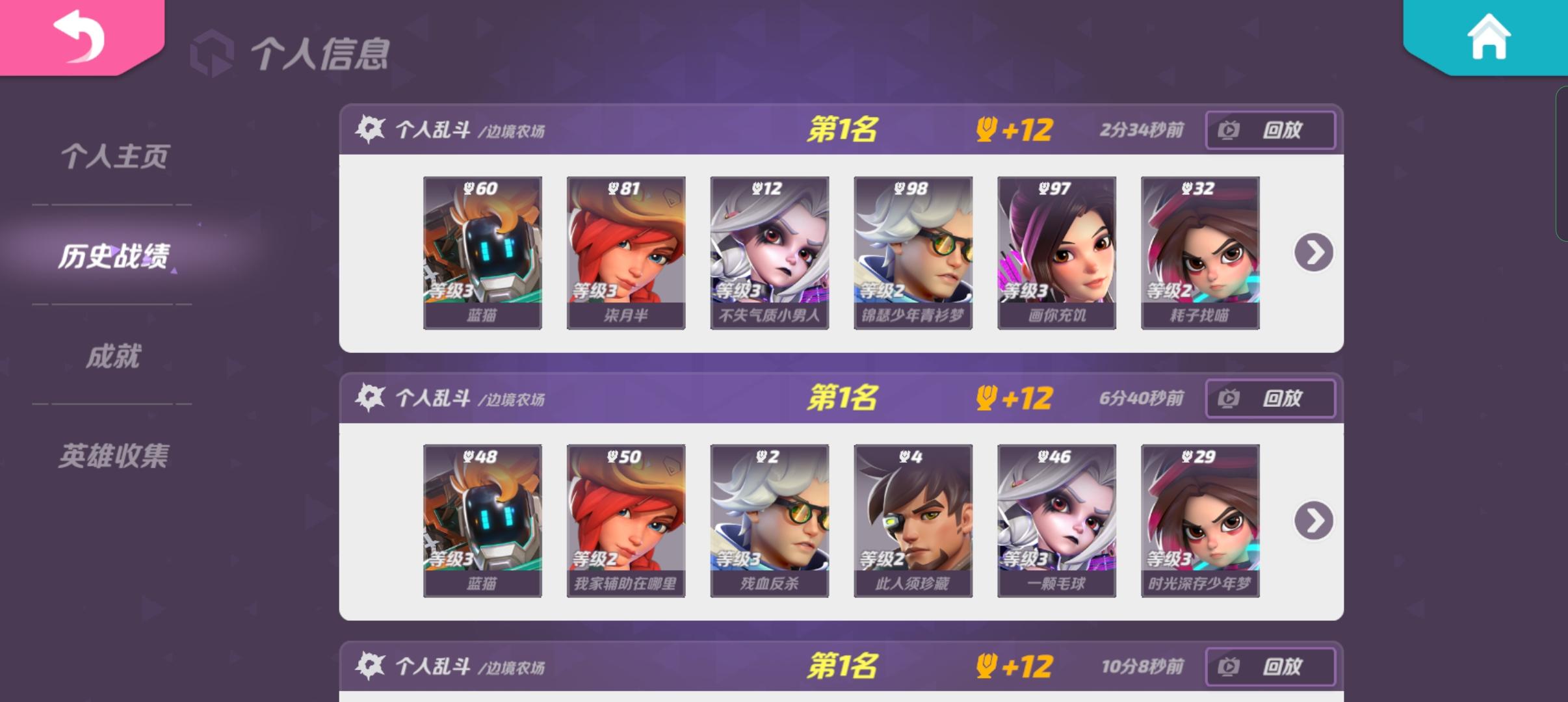Switch to the 个人主页 tab
Screen dimensions: 1568x702
coord(116,156)
